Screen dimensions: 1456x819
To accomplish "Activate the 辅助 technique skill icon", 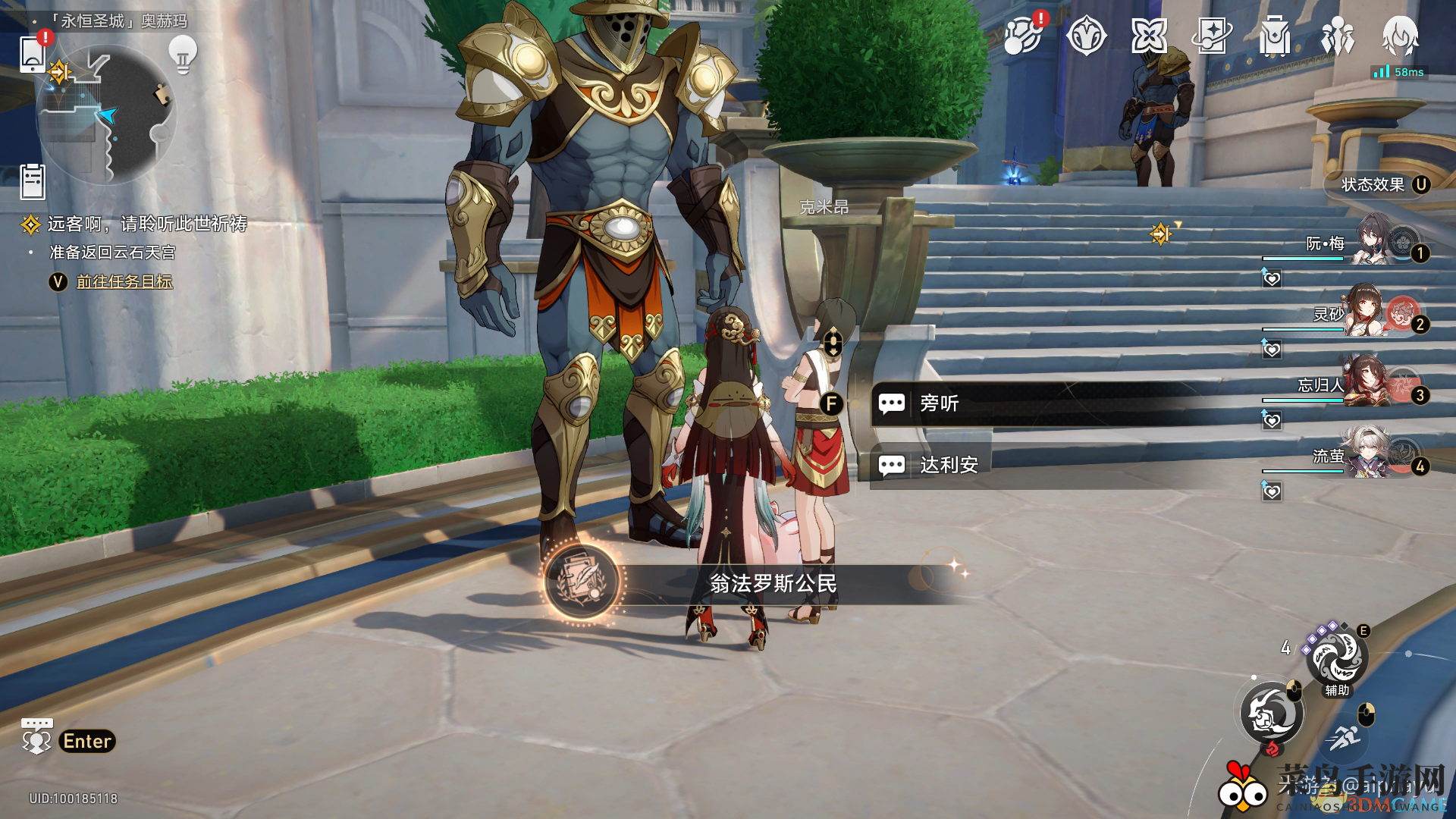I will click(x=1337, y=658).
